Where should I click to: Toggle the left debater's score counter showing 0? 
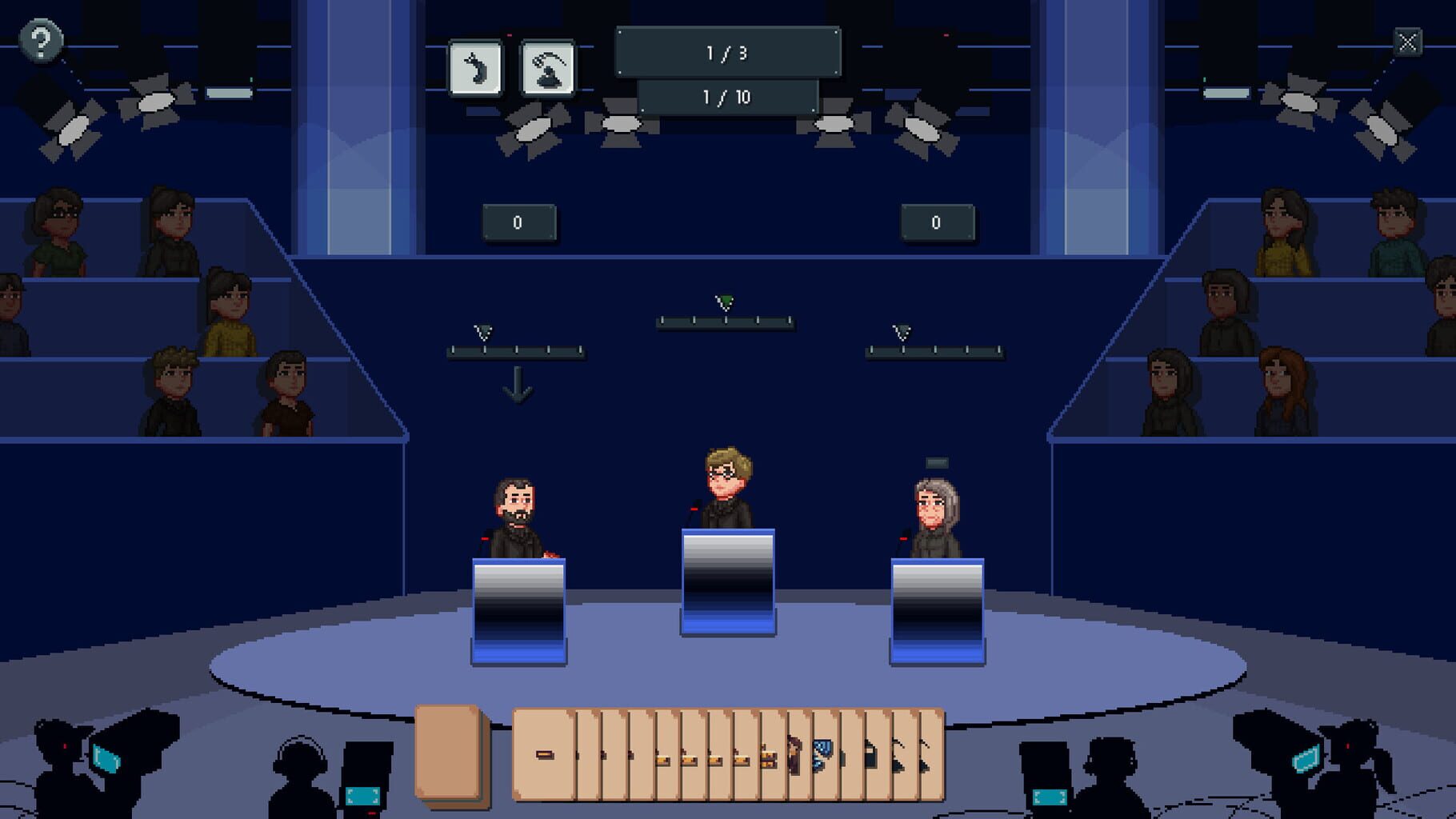point(519,222)
